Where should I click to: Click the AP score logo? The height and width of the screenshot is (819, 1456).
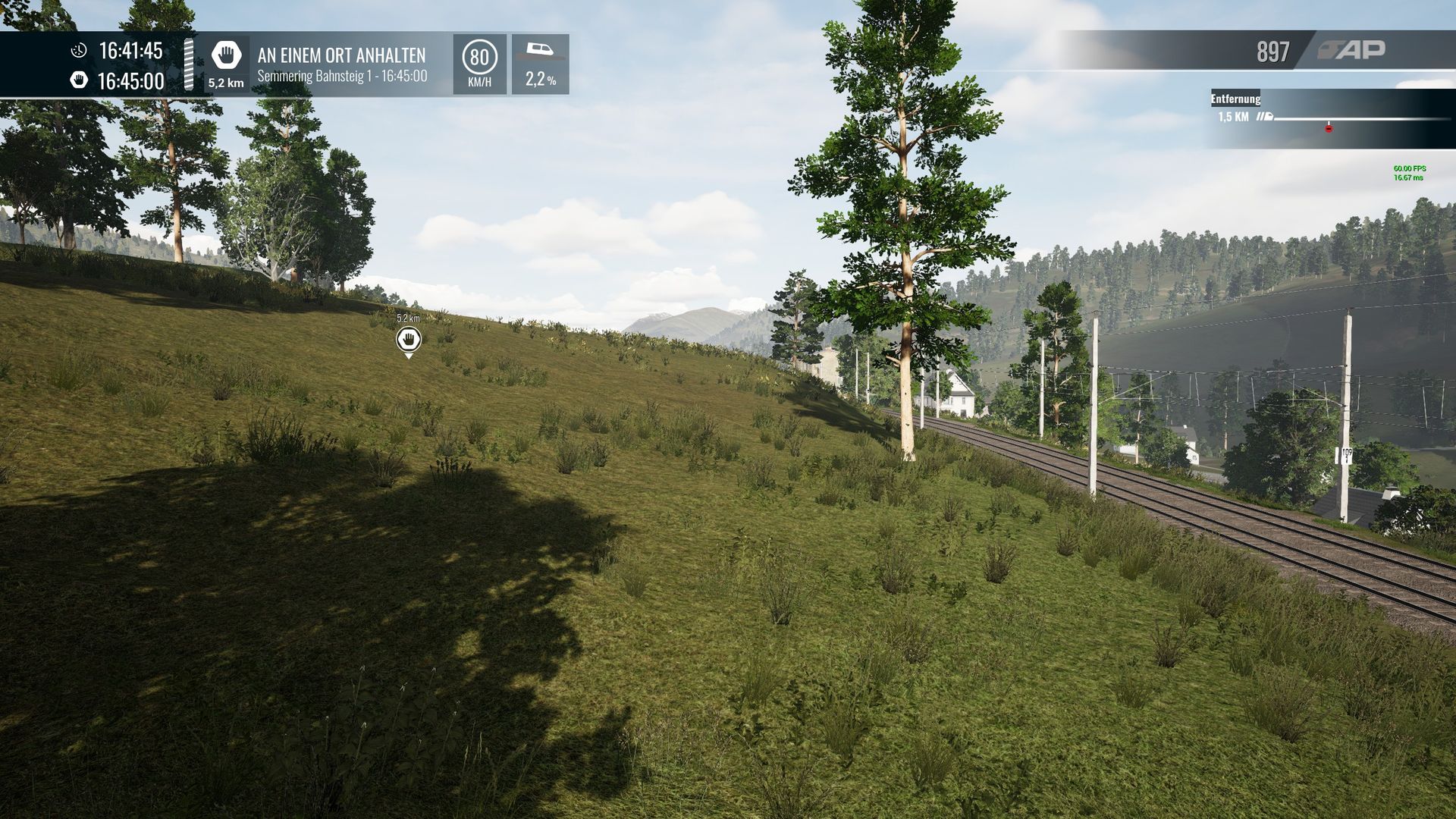click(x=1352, y=50)
